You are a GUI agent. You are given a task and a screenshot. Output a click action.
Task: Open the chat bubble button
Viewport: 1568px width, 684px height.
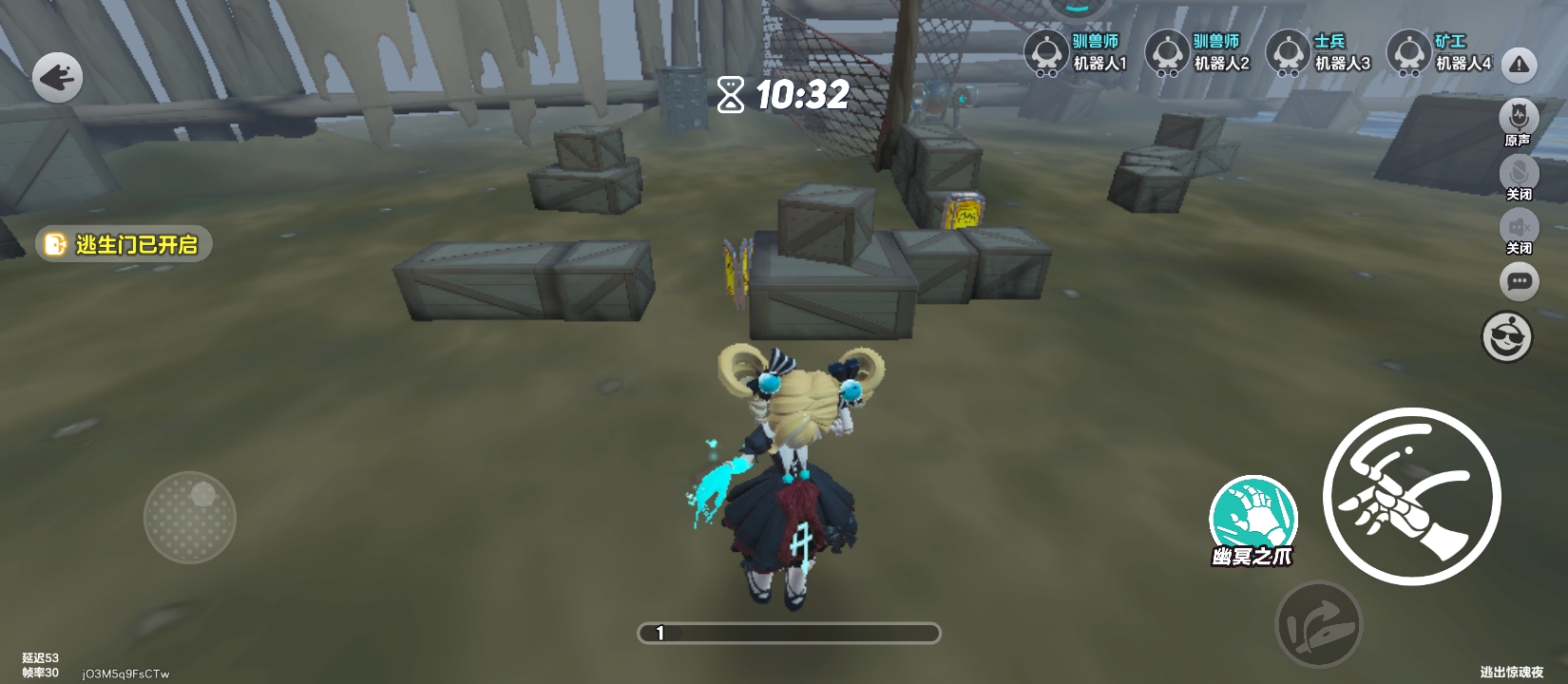tap(1519, 281)
